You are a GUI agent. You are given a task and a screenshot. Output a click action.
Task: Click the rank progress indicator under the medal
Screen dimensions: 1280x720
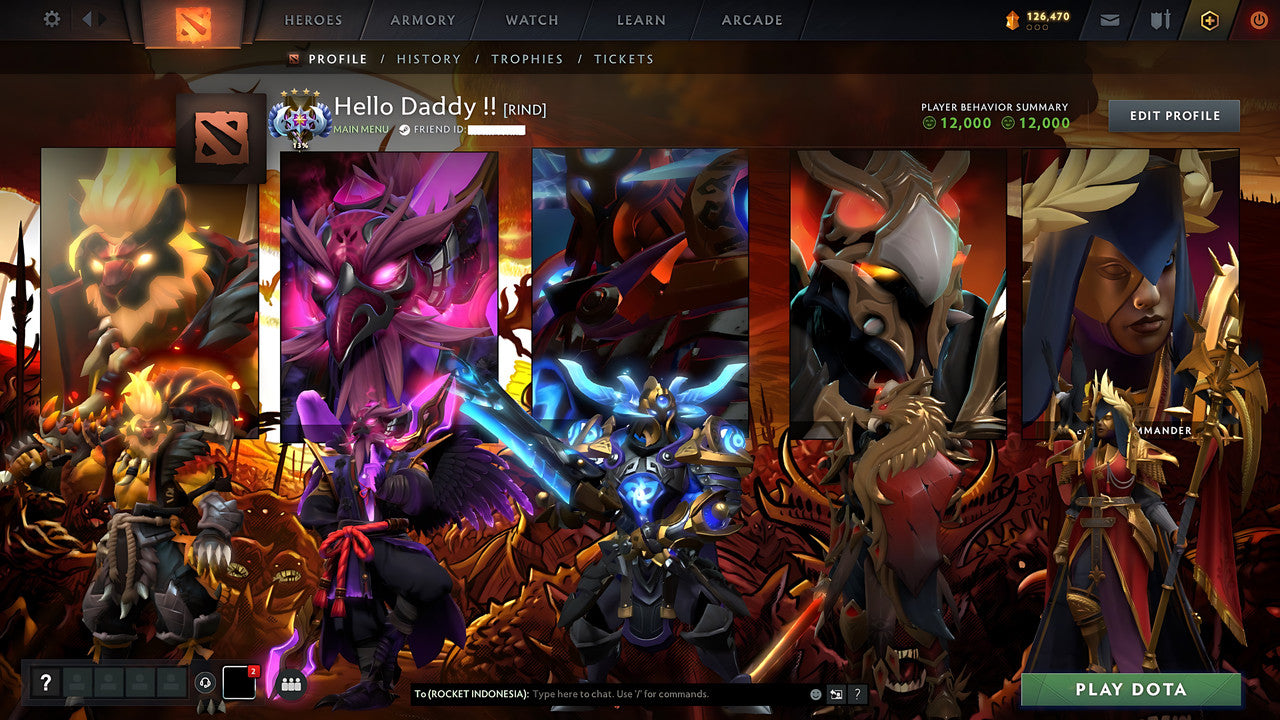301,144
